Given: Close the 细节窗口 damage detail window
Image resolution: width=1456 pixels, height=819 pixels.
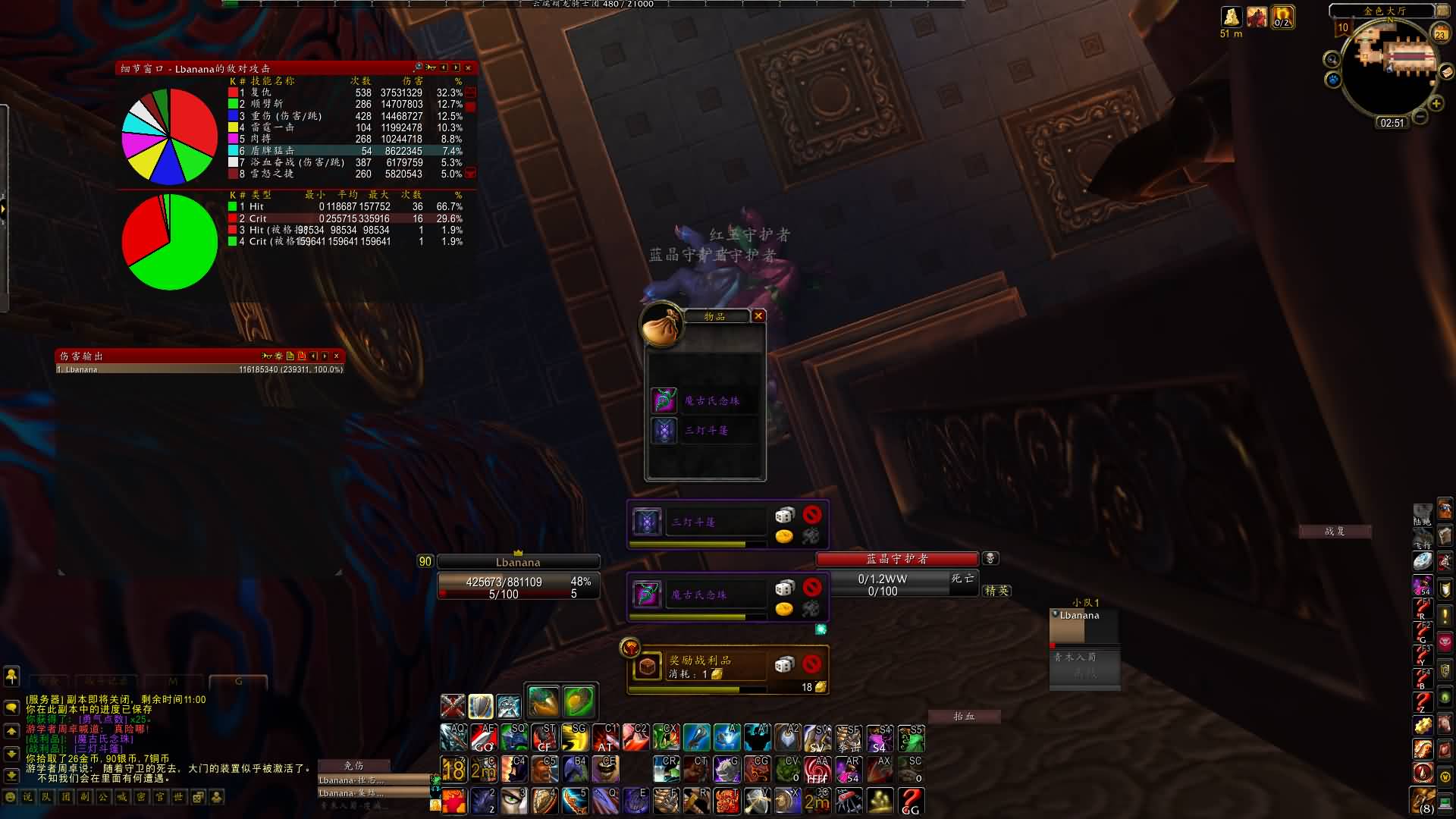Looking at the screenshot, I should [468, 68].
